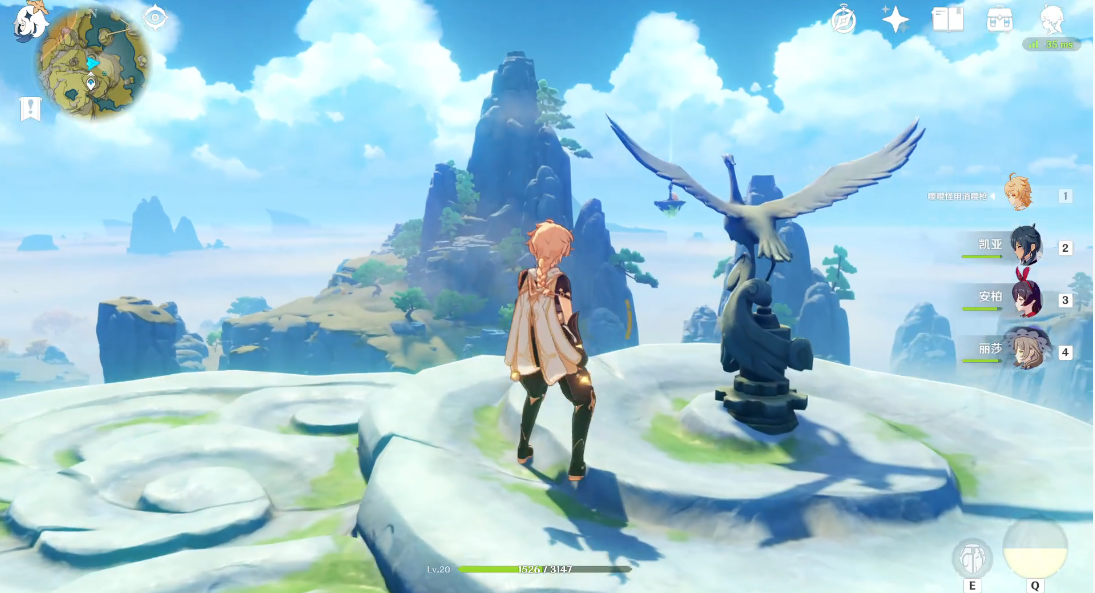Viewport: 1095px width, 593px height.
Task: Select the blond Traveler in party slot 1
Action: tap(1018, 194)
